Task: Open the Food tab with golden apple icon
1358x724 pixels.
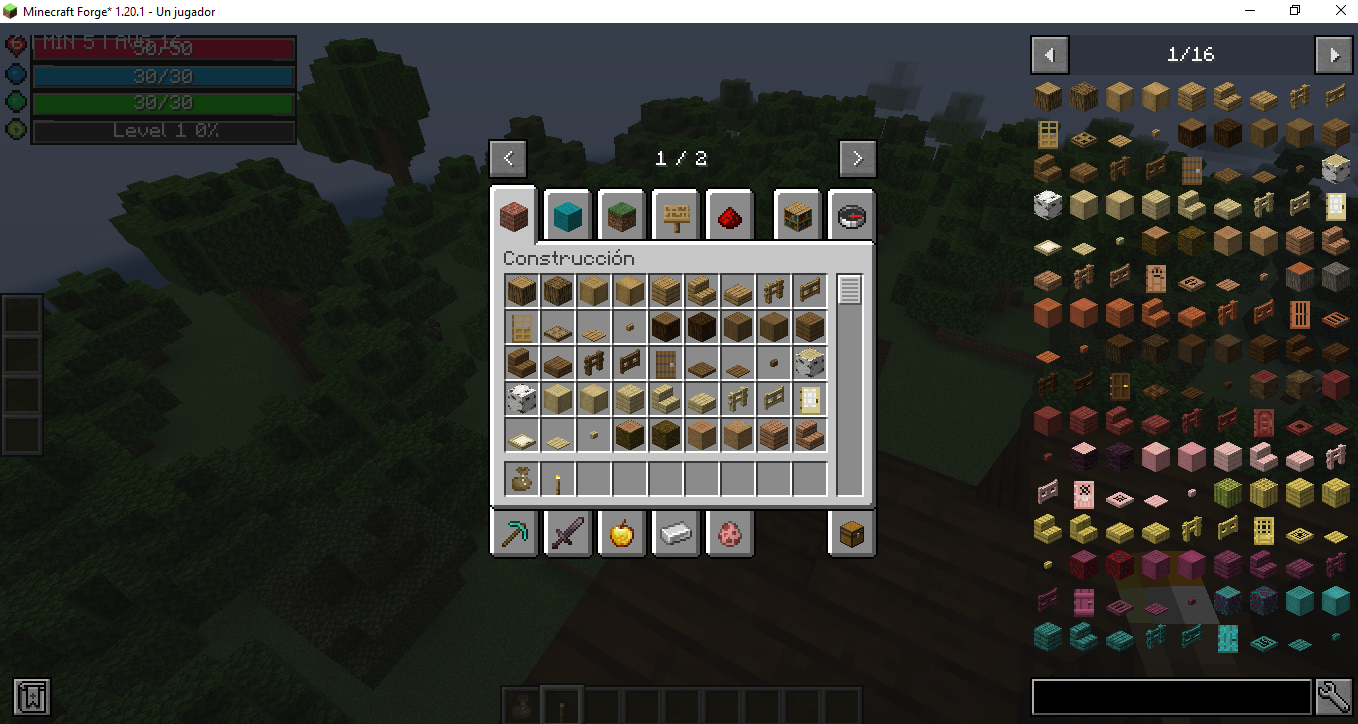Action: click(621, 533)
